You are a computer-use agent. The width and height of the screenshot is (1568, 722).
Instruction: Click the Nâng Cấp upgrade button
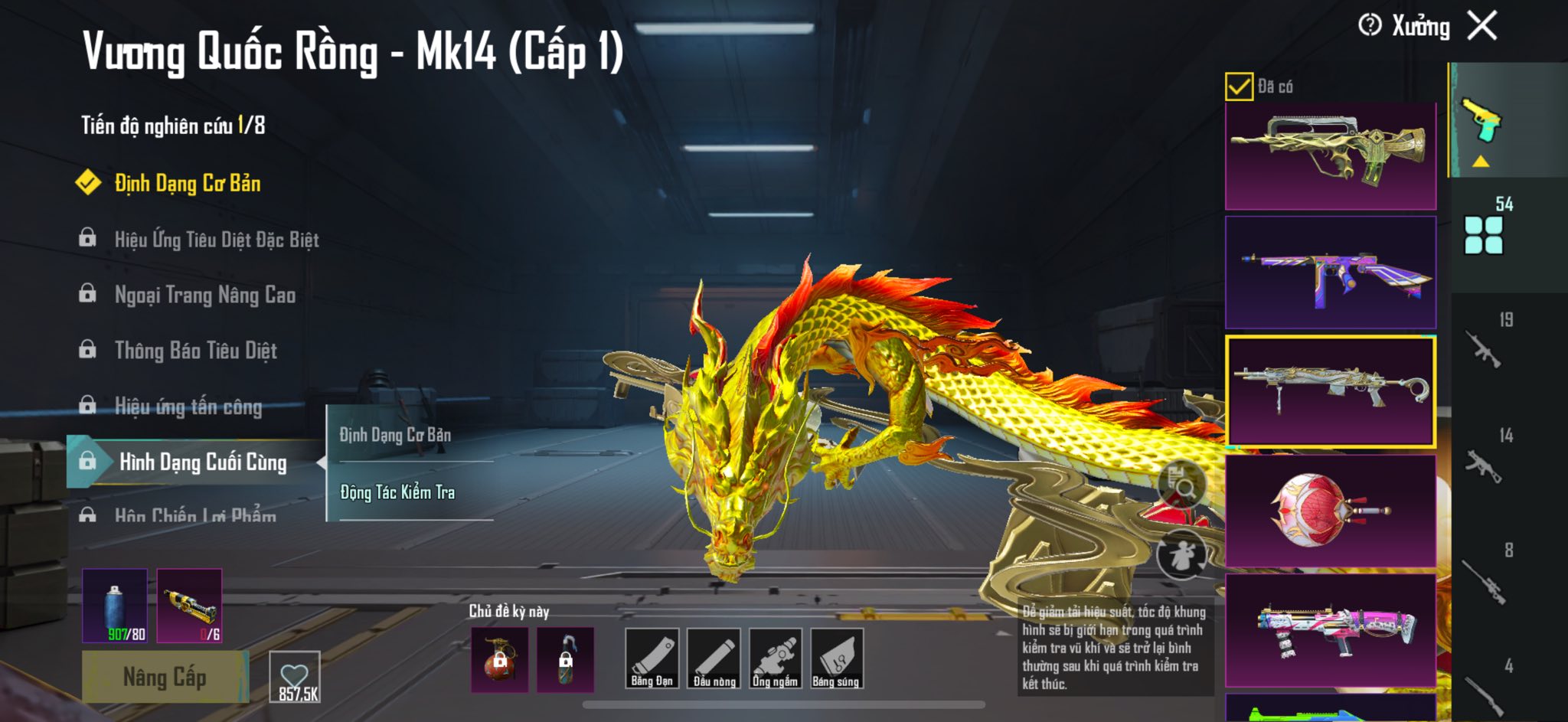coord(165,677)
